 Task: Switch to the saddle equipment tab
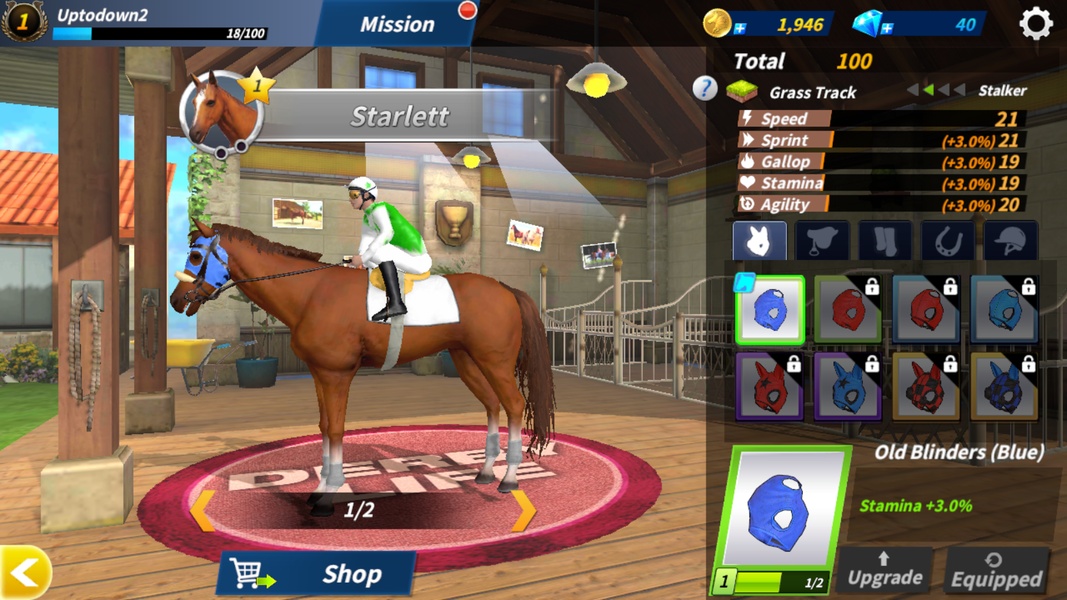point(822,241)
